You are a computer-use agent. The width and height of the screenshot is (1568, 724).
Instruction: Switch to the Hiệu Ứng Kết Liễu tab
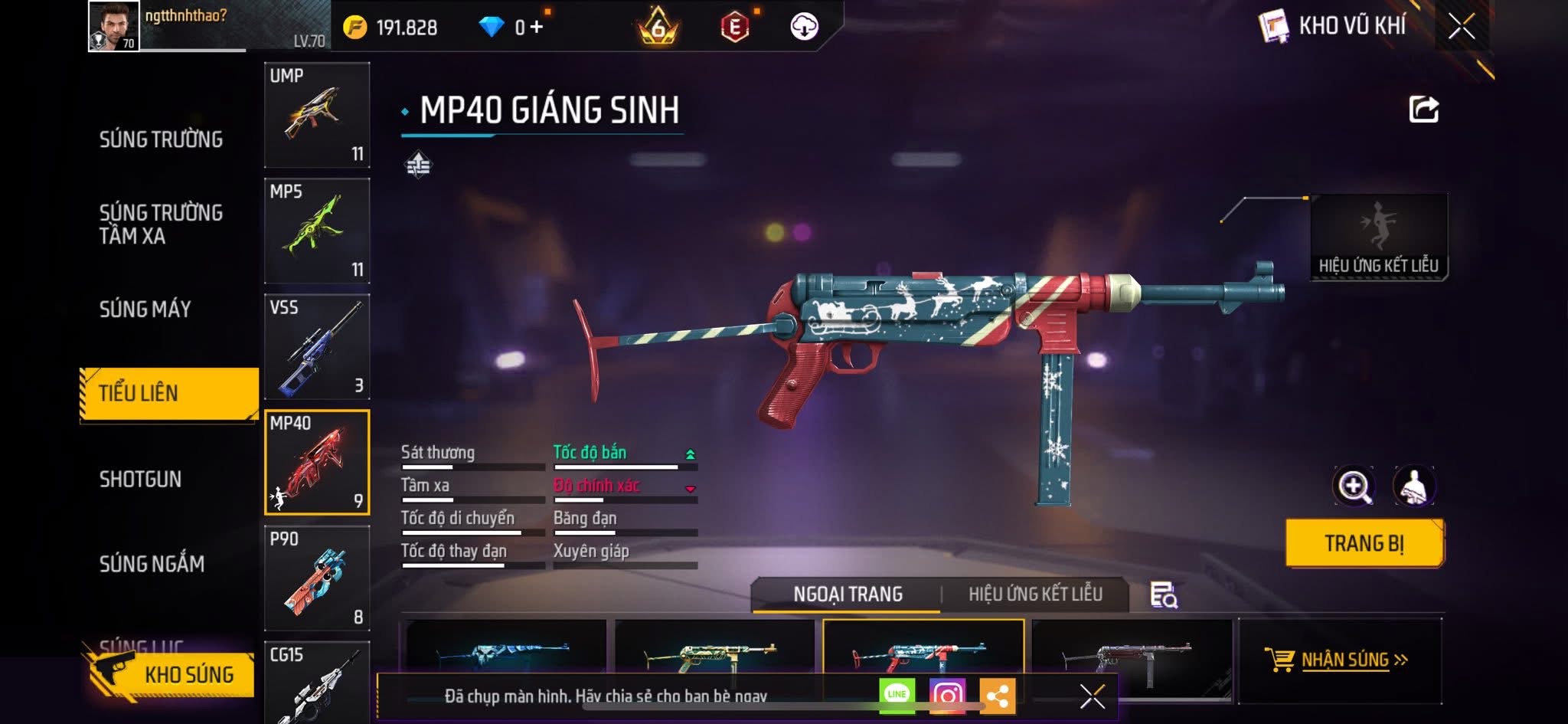(x=1035, y=595)
